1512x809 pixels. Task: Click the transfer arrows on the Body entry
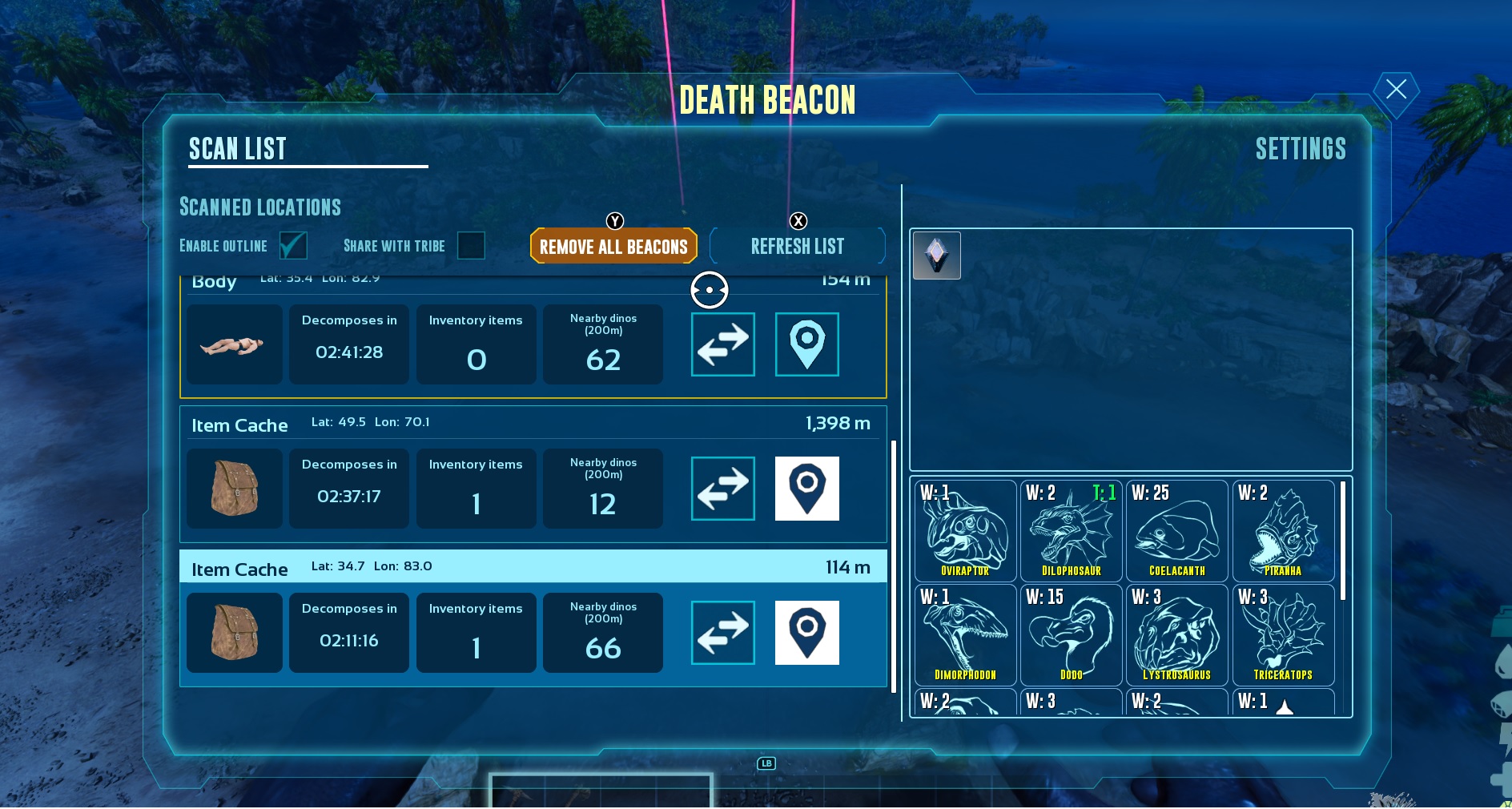click(722, 344)
